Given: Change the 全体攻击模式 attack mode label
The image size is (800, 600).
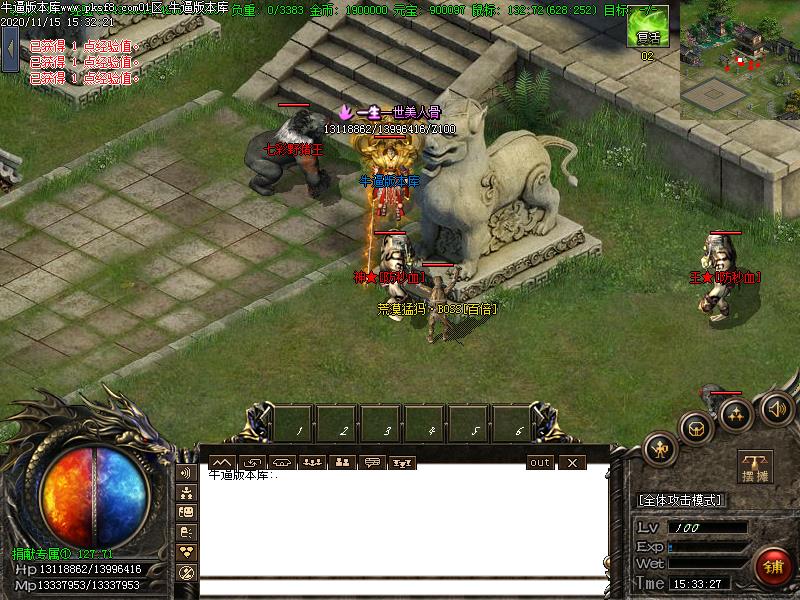Looking at the screenshot, I should tap(681, 500).
